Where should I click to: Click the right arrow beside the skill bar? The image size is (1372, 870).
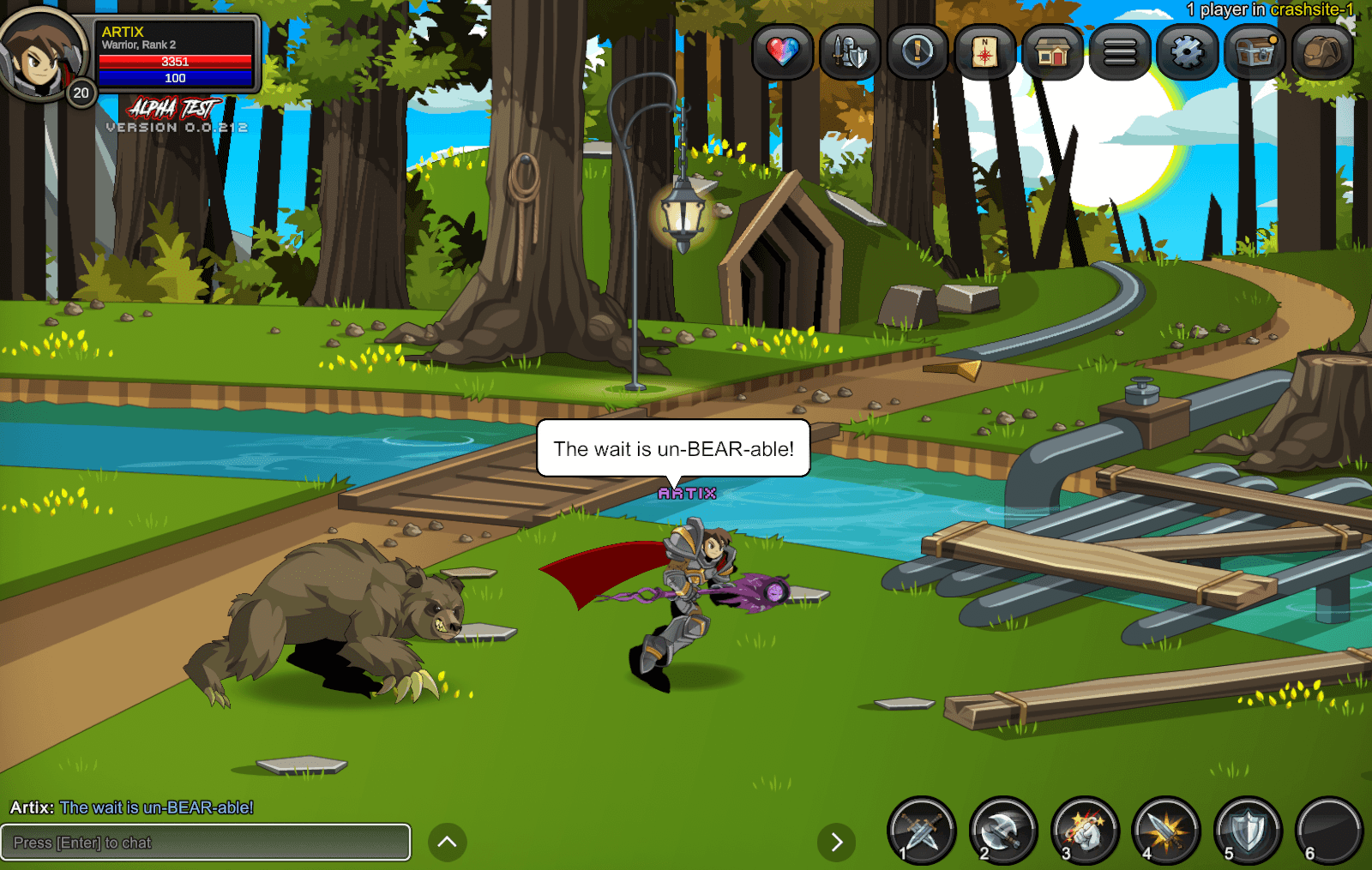(836, 842)
